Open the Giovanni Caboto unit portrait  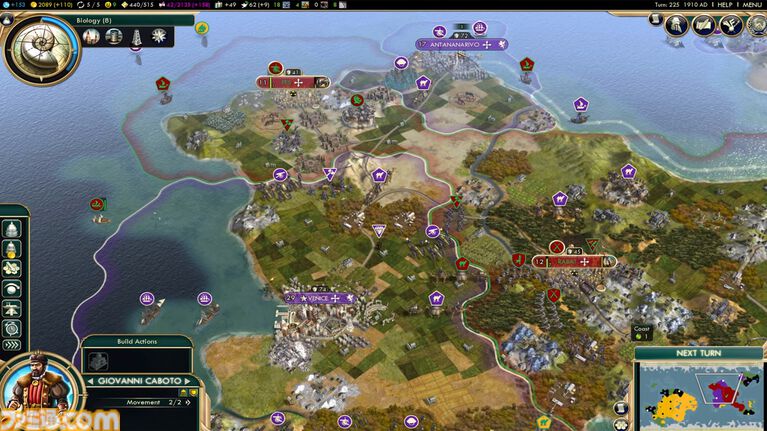click(x=37, y=387)
